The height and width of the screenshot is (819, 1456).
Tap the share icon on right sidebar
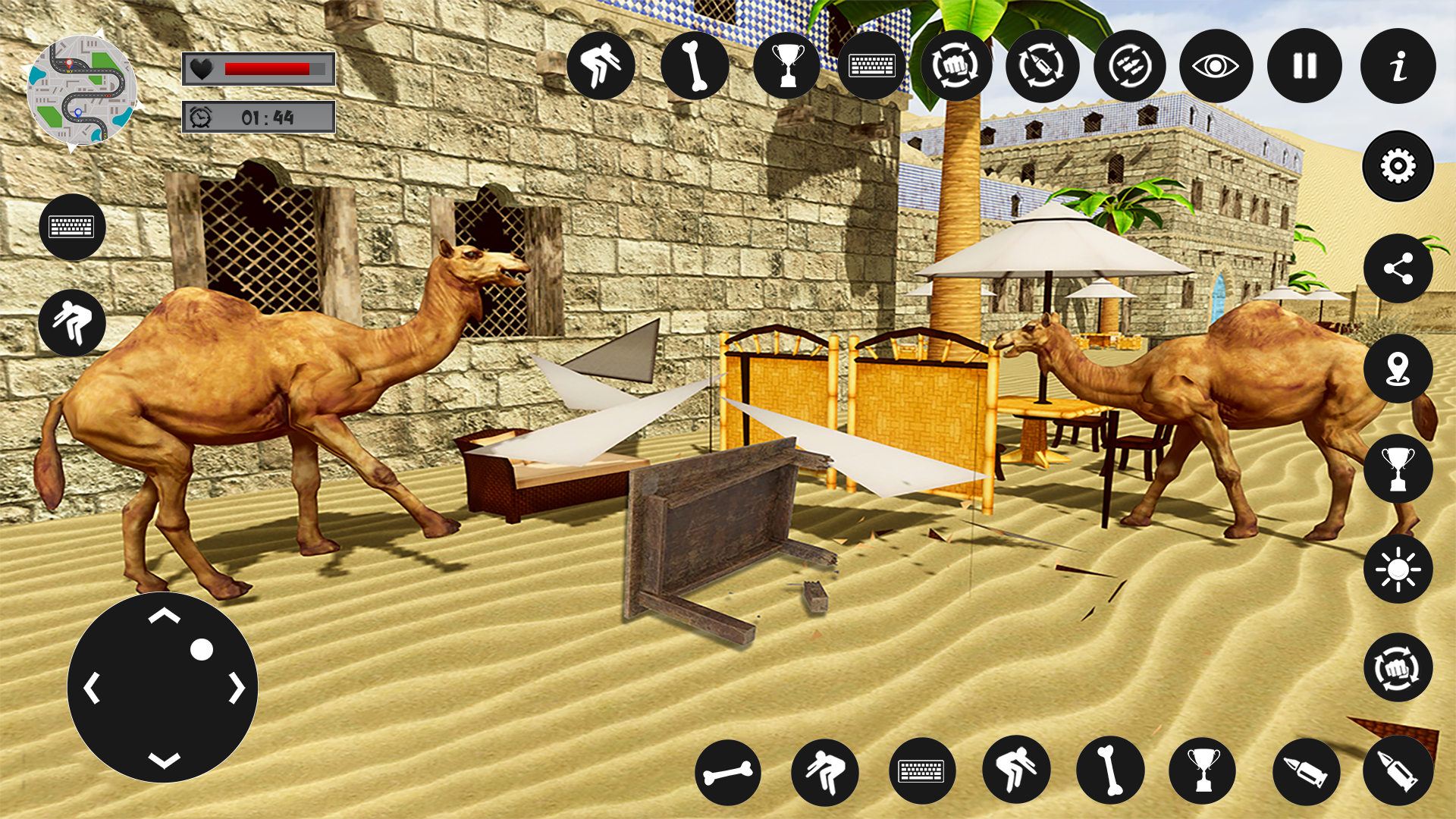[x=1398, y=269]
